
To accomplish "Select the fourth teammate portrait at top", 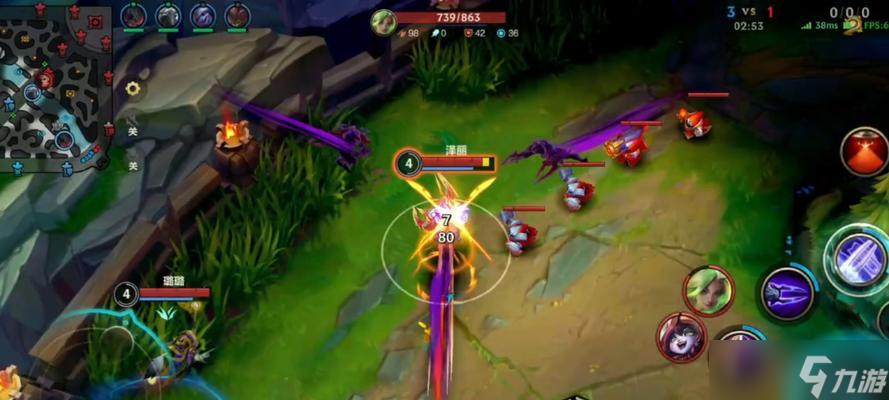I will coord(237,16).
